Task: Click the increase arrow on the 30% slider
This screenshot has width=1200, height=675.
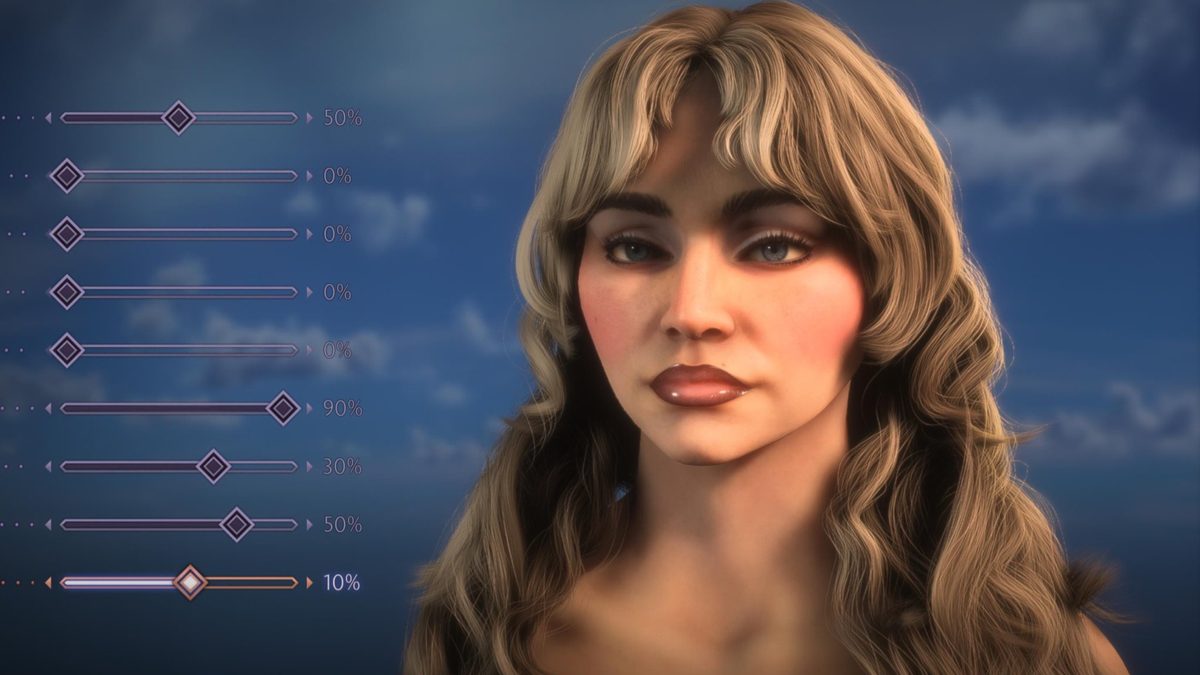Action: [309, 466]
